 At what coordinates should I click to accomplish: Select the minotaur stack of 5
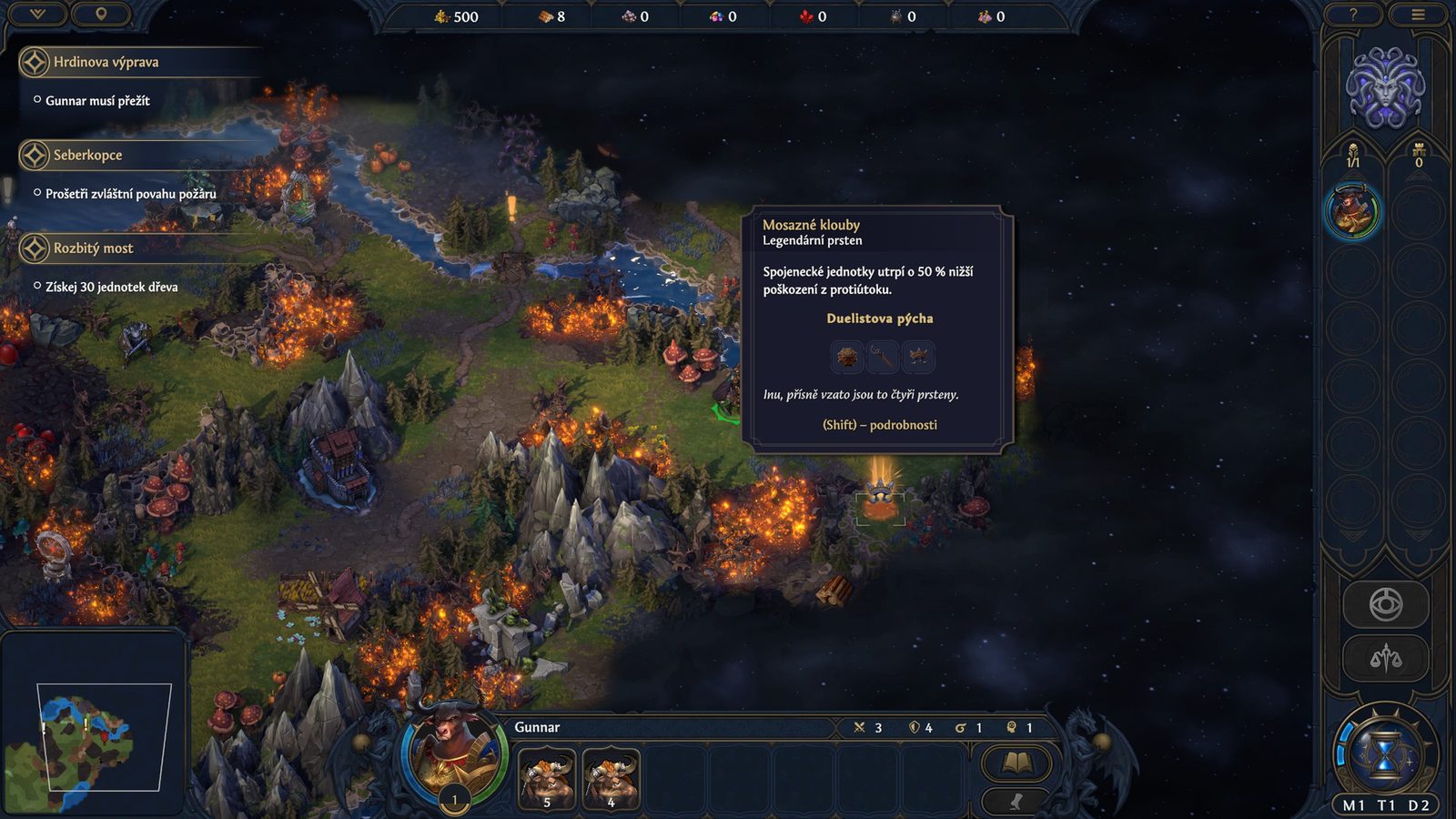click(x=547, y=778)
